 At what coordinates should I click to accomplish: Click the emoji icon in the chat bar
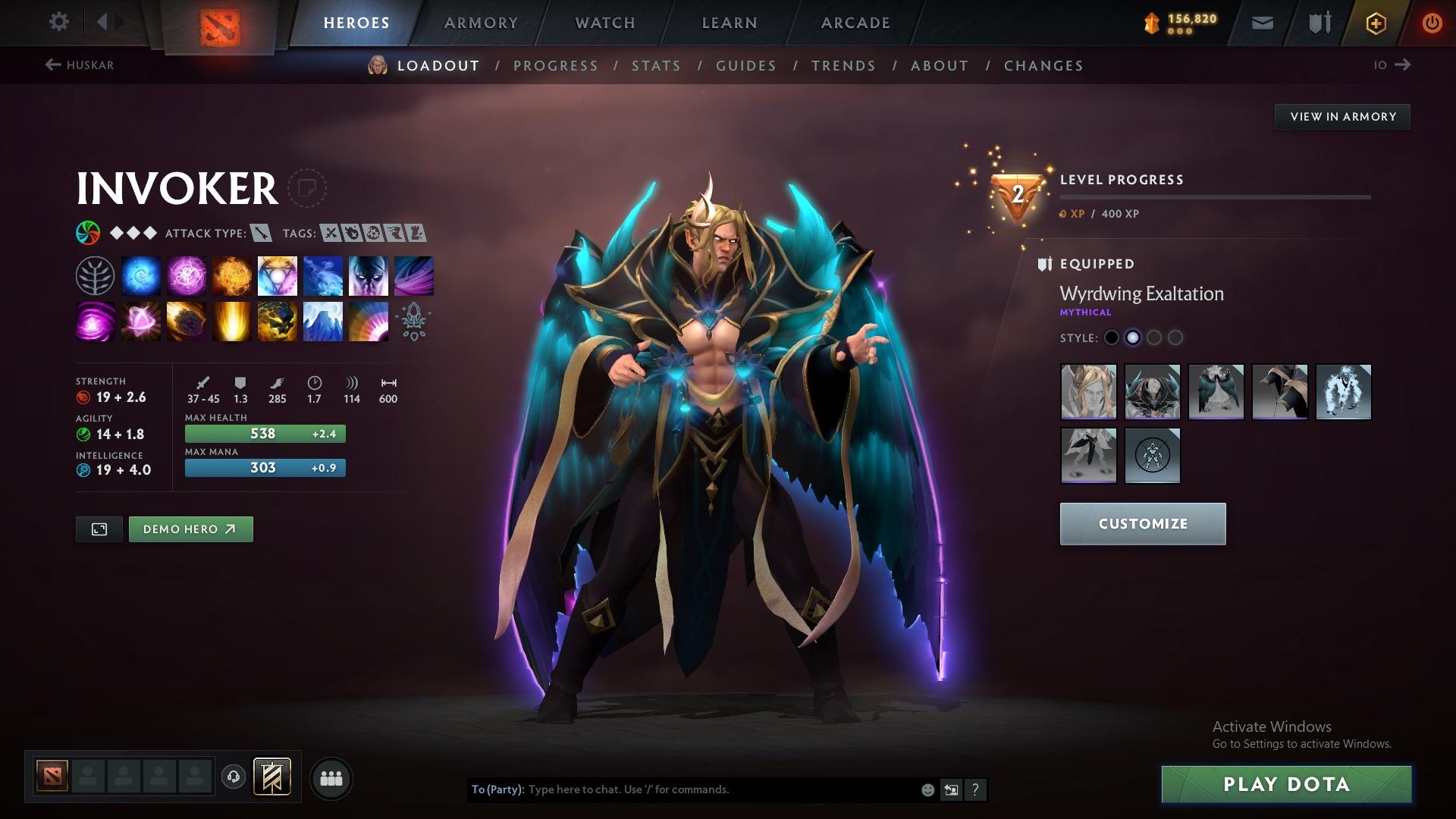927,789
